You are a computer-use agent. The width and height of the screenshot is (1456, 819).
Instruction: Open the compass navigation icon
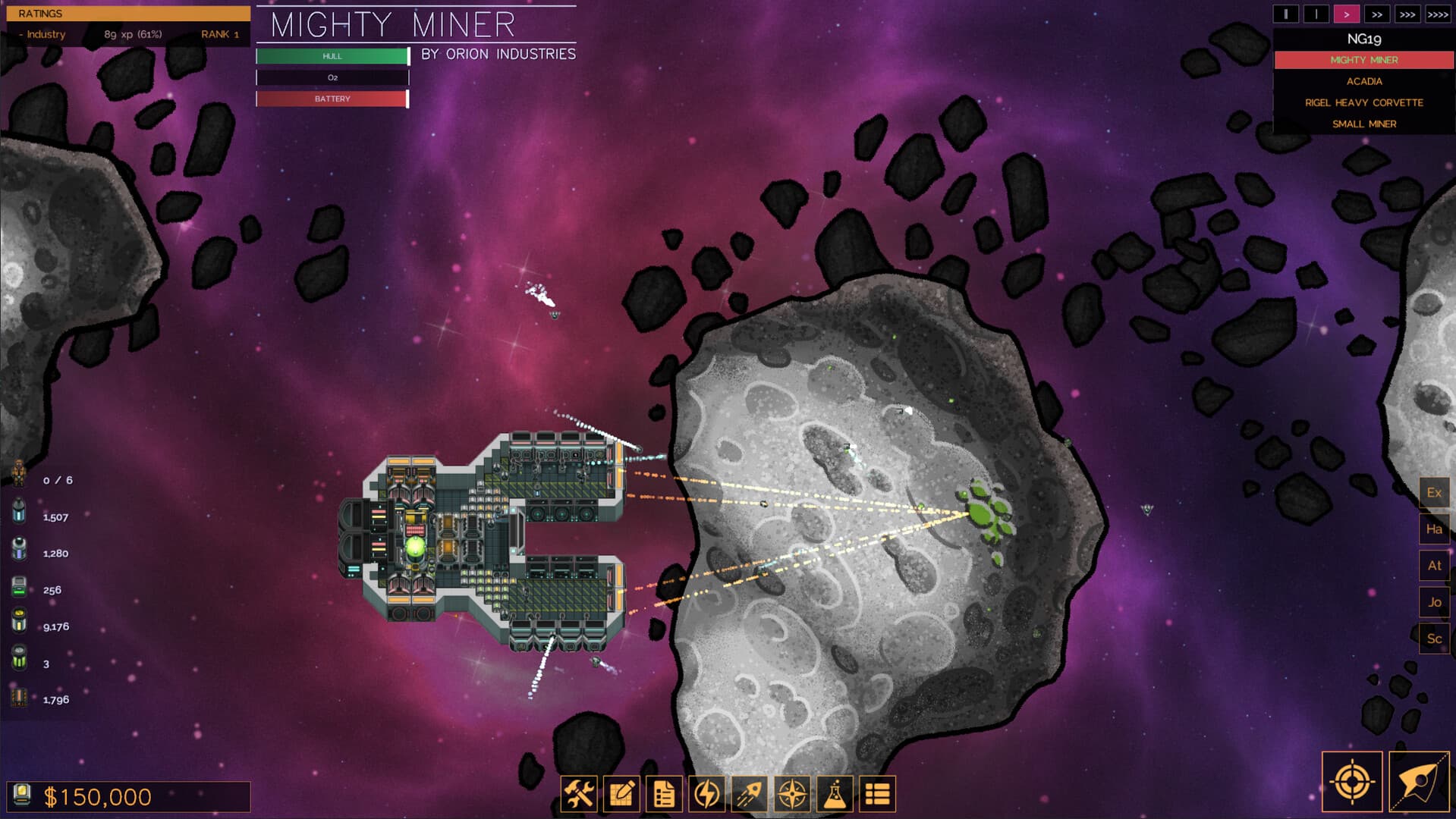pyautogui.click(x=792, y=794)
